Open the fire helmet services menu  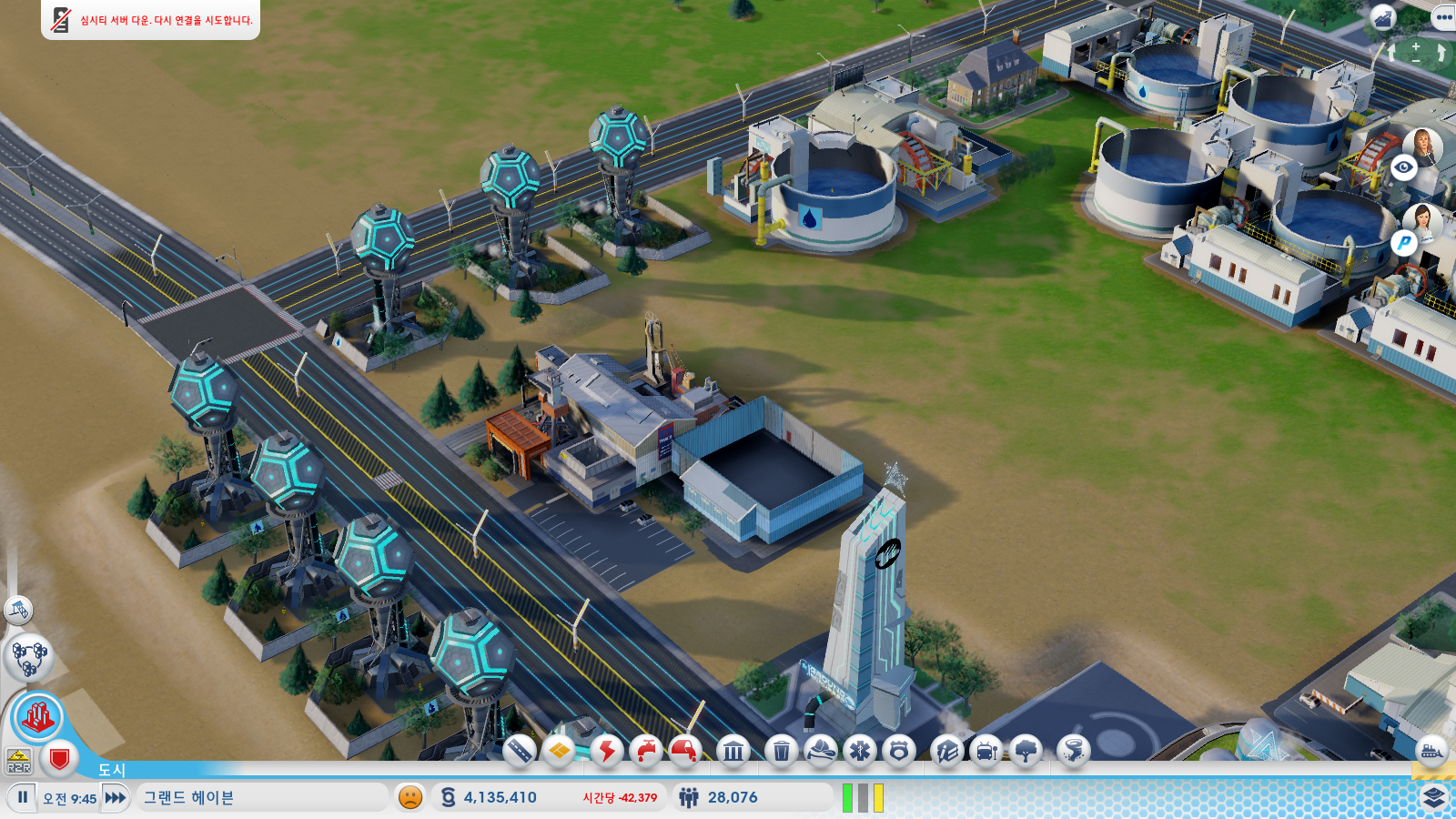point(821,751)
